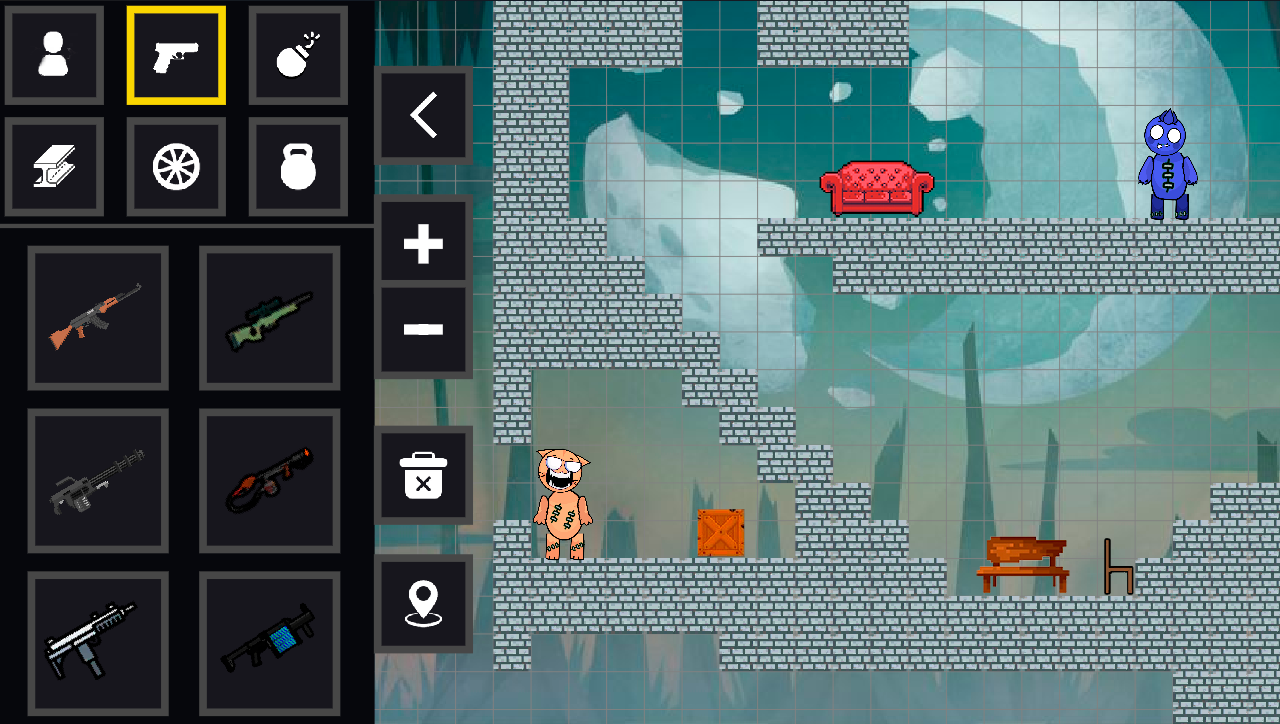Open the steel beam building category

[54, 165]
